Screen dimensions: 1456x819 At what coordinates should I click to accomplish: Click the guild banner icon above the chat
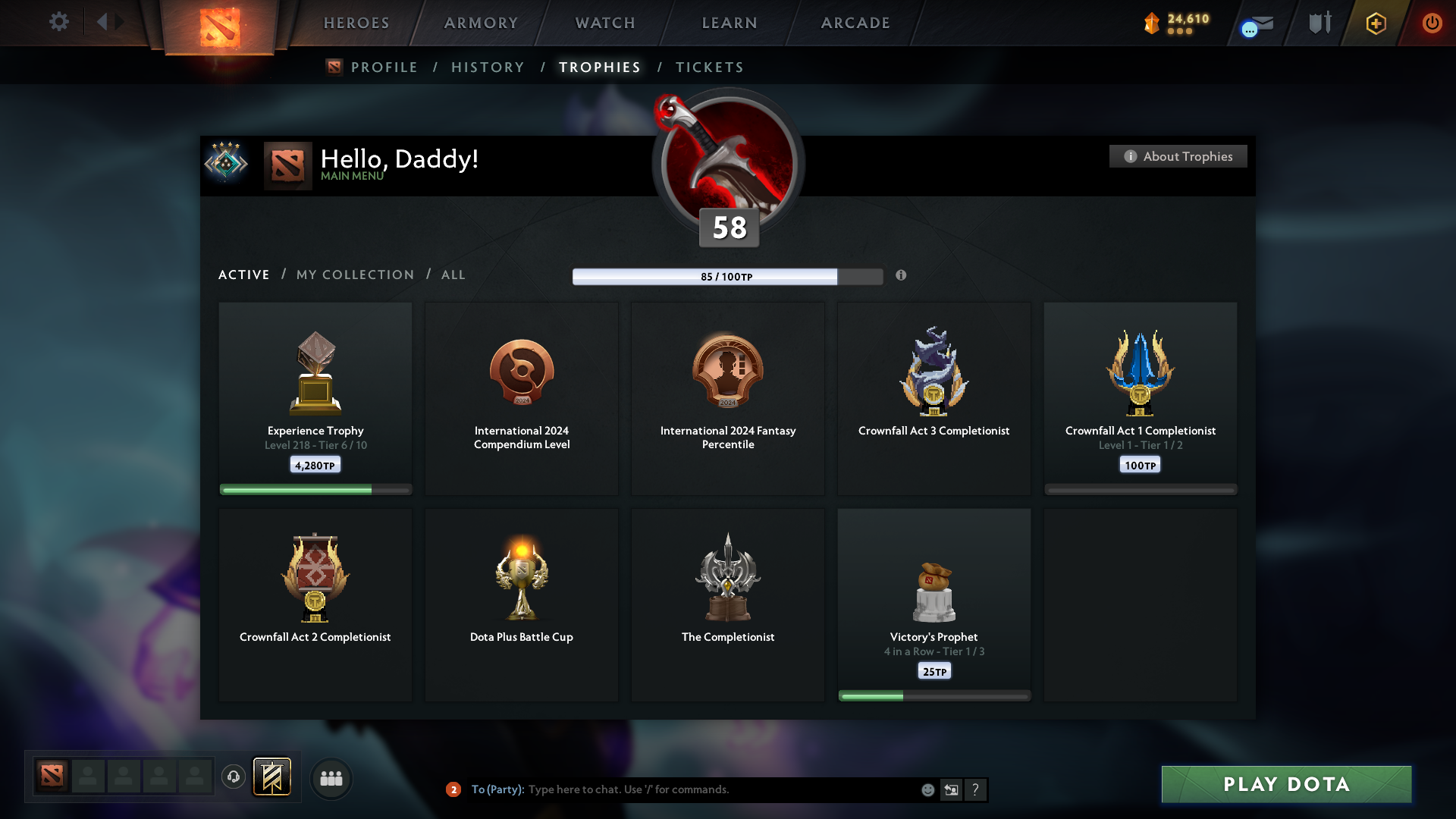coord(272,777)
